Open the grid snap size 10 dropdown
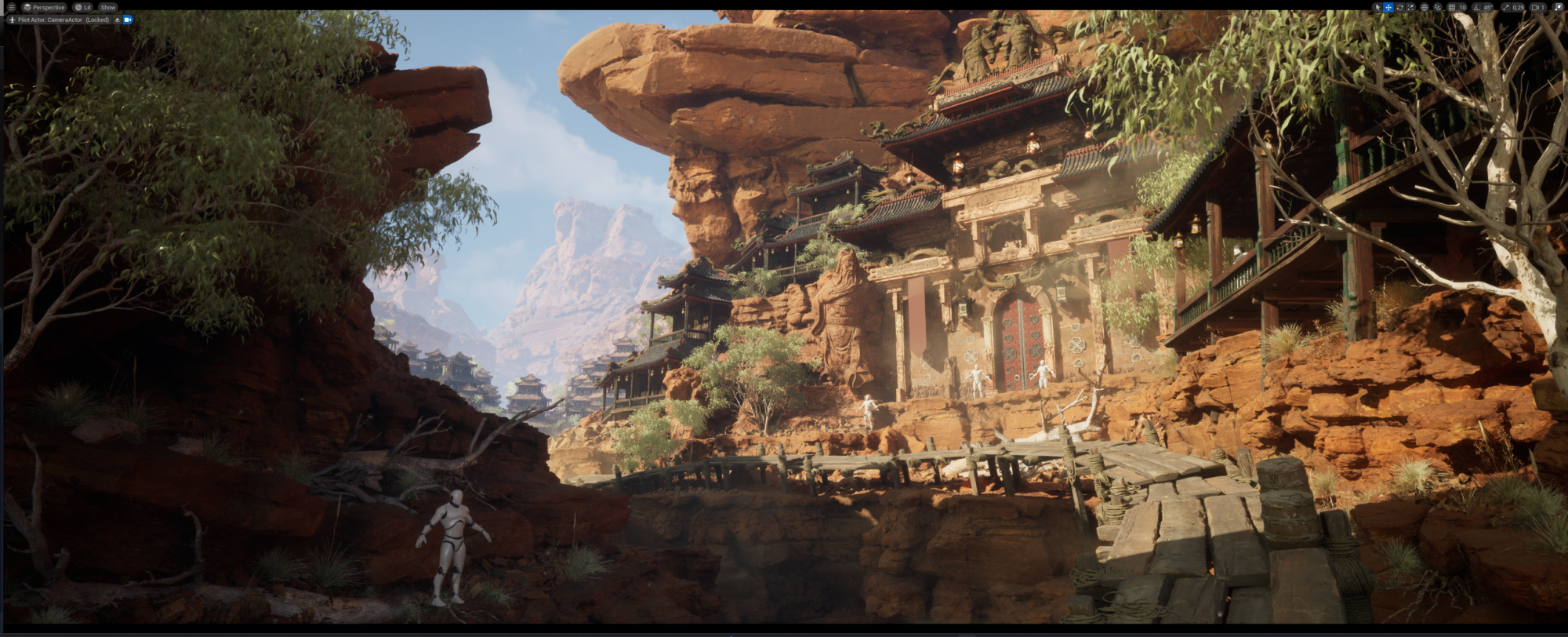 (1462, 7)
